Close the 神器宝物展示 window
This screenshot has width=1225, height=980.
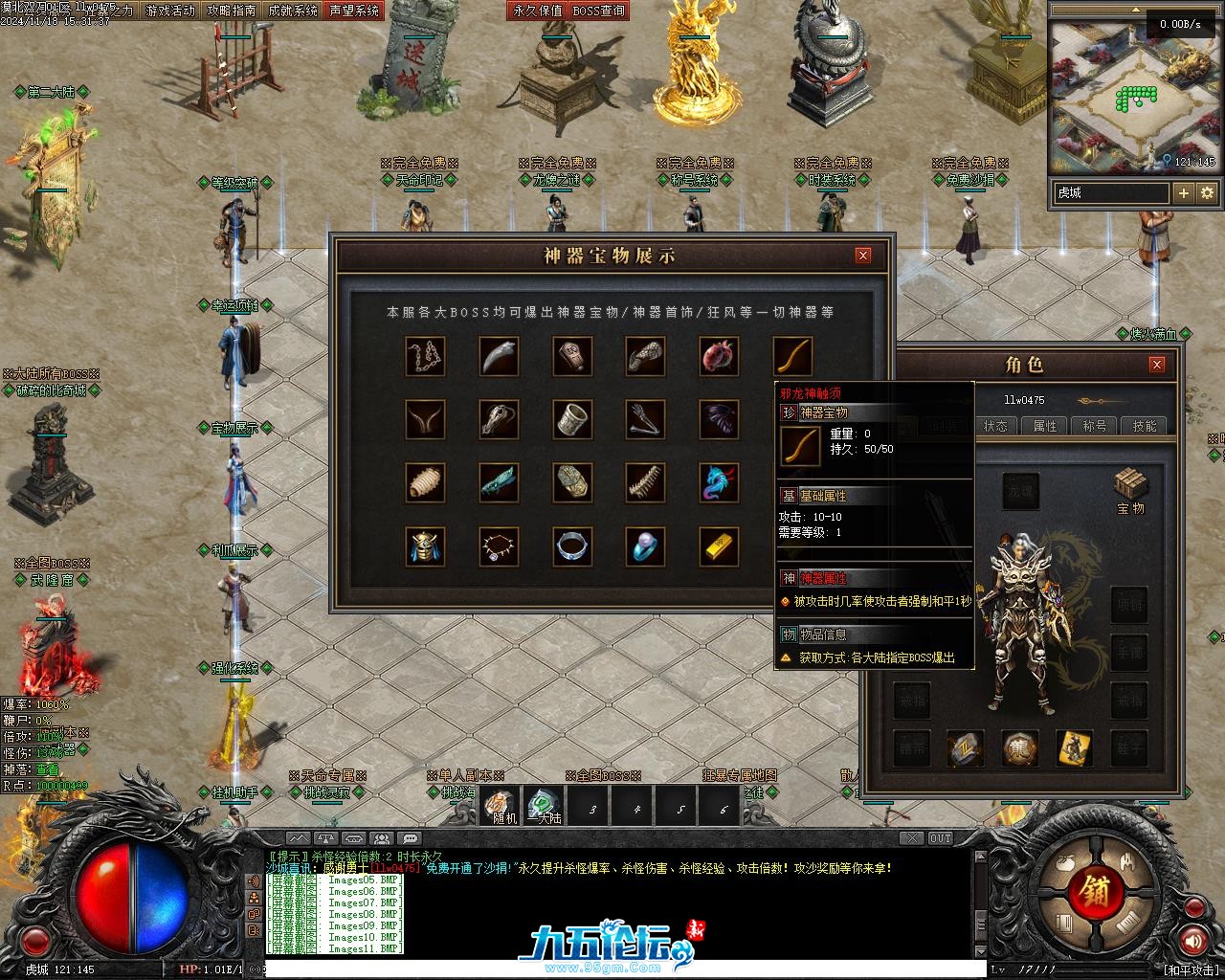pos(863,256)
